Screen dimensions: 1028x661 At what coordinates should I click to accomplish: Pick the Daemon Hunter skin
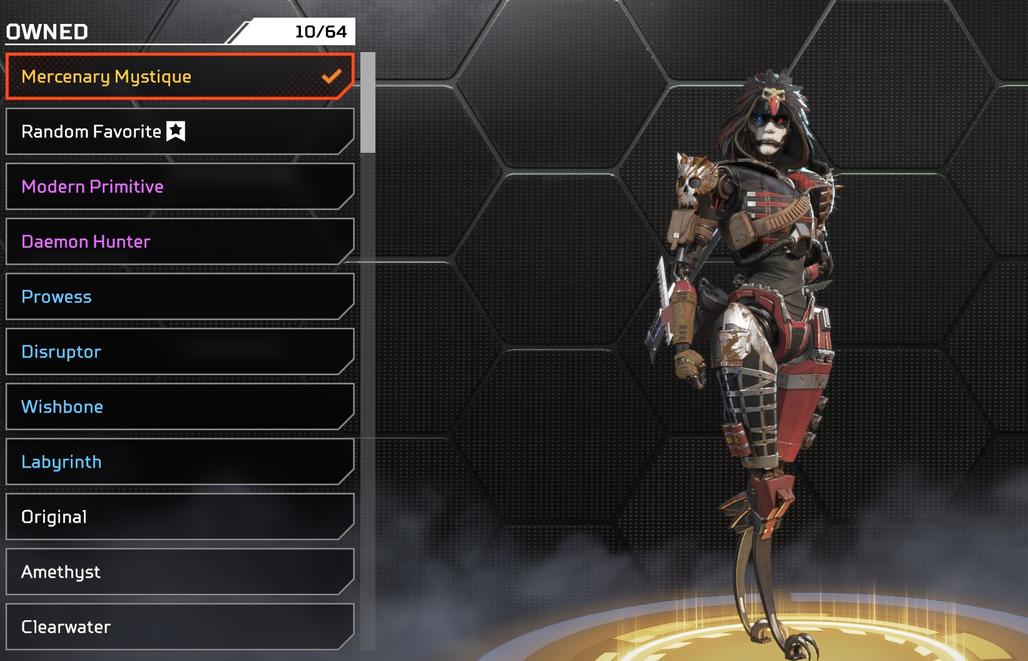click(x=180, y=242)
